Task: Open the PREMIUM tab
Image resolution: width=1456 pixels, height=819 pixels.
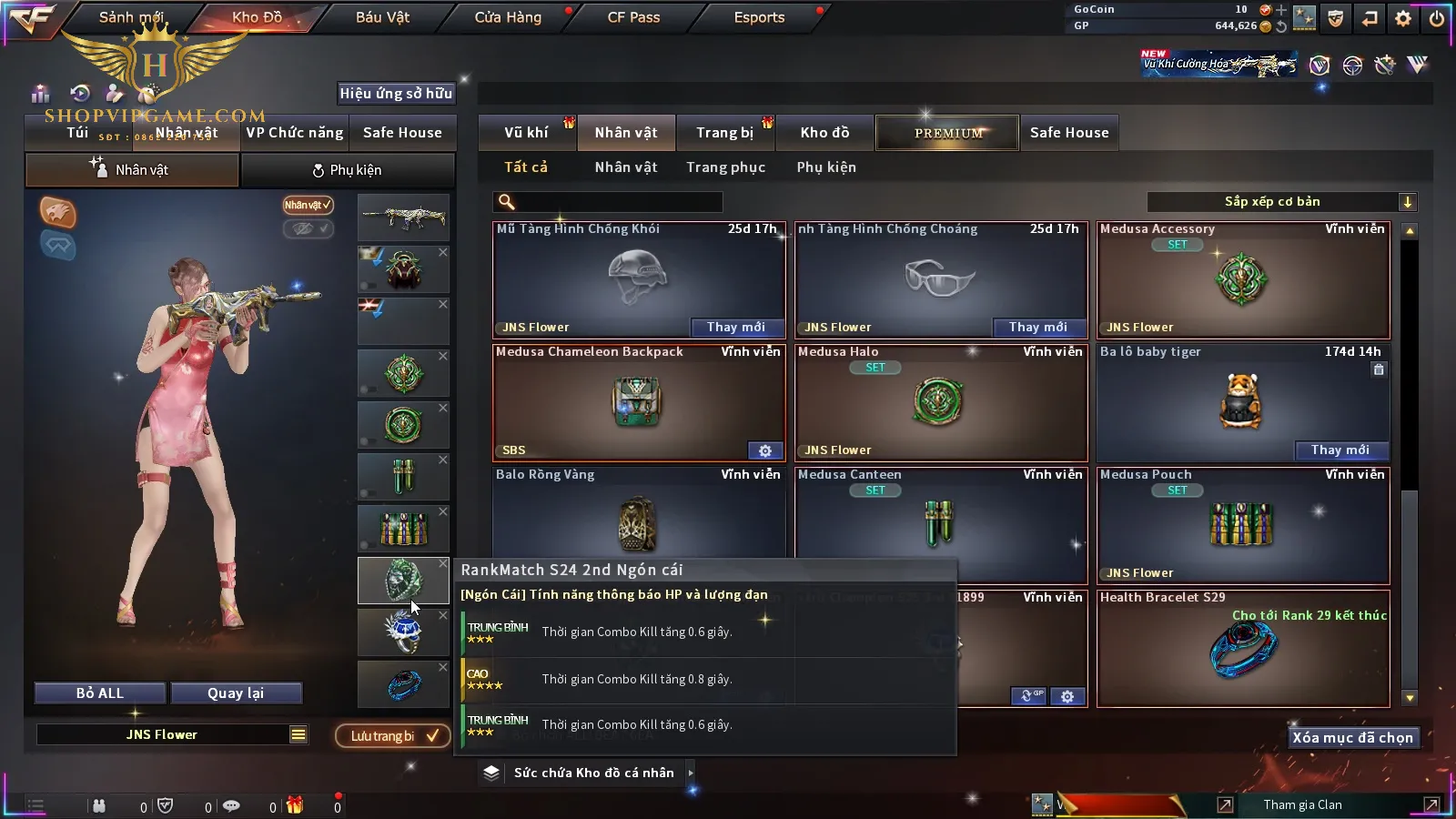Action: point(948,133)
